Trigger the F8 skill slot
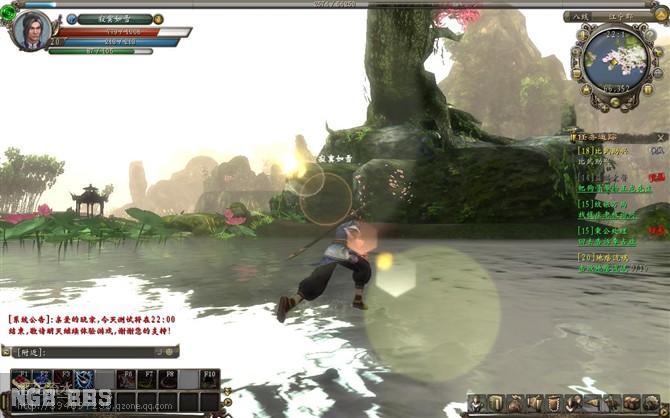This screenshot has height=418, width=670. [168, 379]
